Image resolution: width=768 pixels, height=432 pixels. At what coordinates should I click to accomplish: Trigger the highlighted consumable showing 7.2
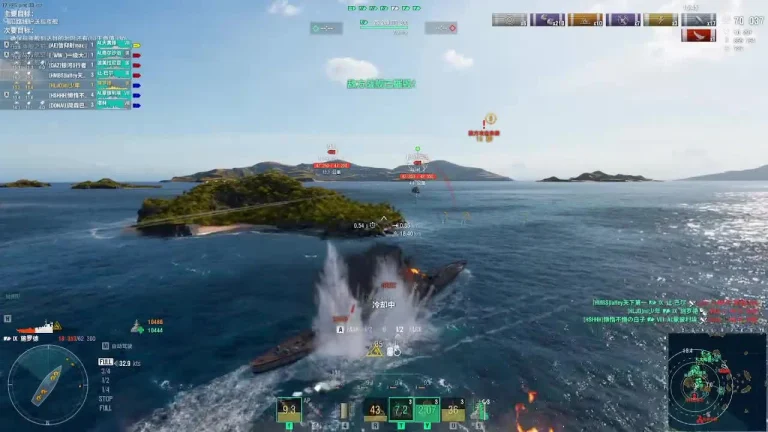(401, 409)
